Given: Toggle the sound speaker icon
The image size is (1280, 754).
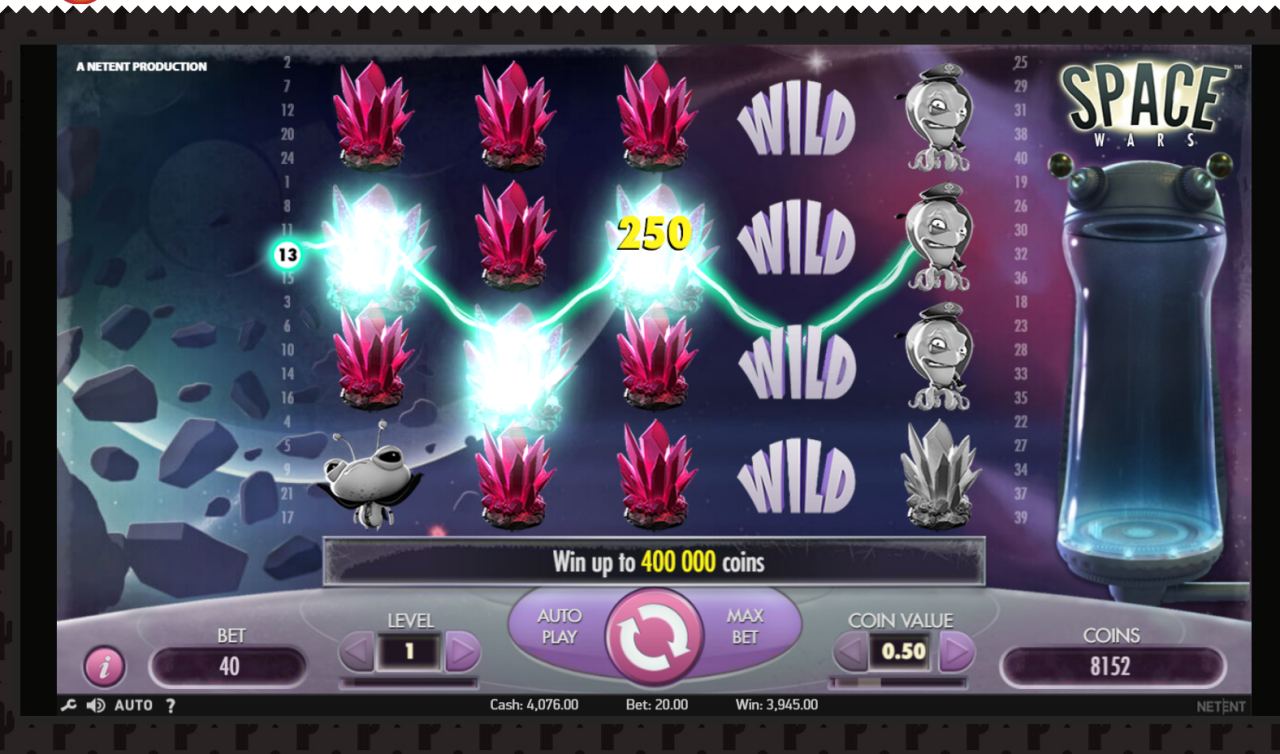Looking at the screenshot, I should pos(95,705).
